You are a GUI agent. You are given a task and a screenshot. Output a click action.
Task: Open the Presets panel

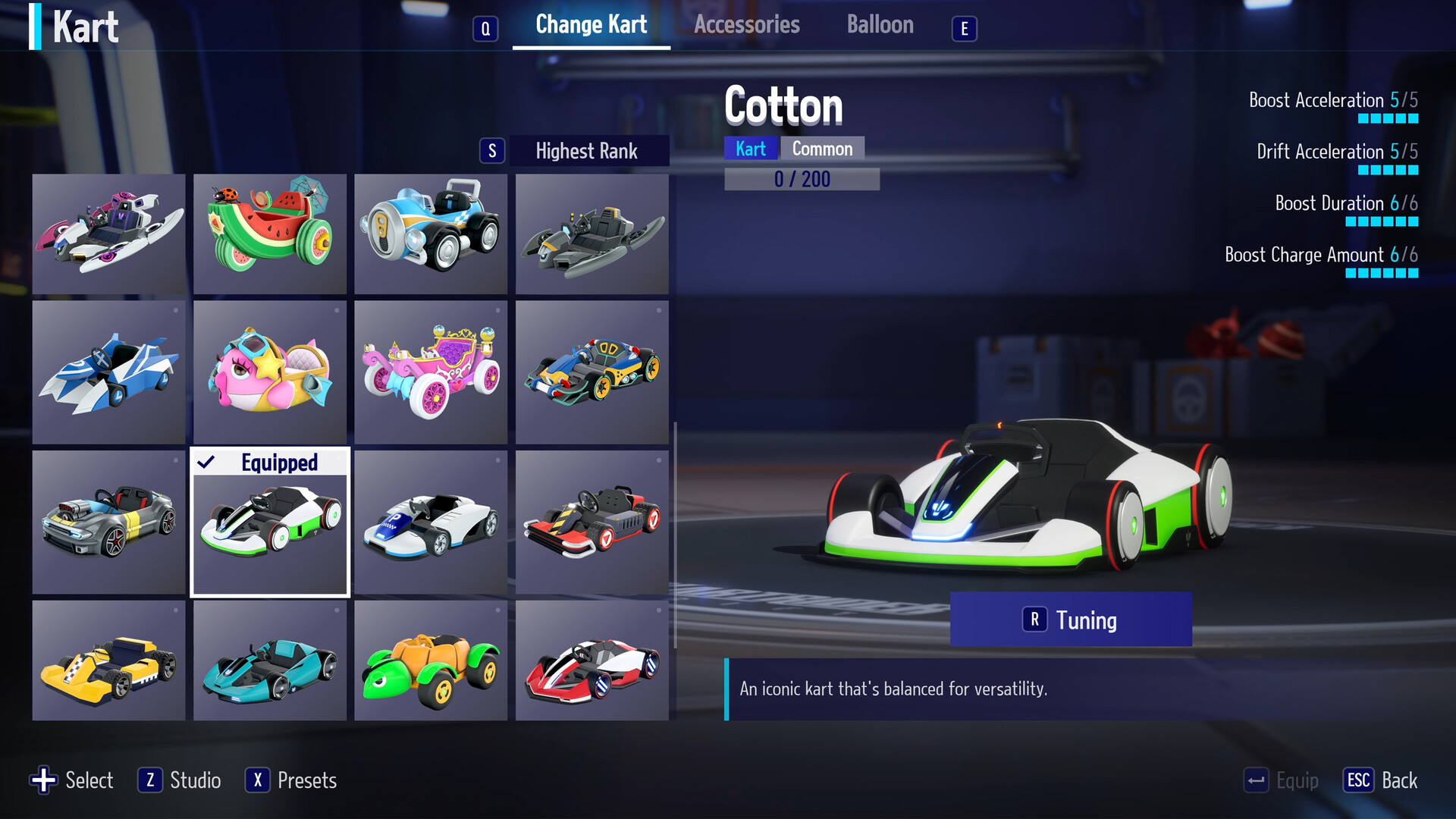click(x=291, y=780)
